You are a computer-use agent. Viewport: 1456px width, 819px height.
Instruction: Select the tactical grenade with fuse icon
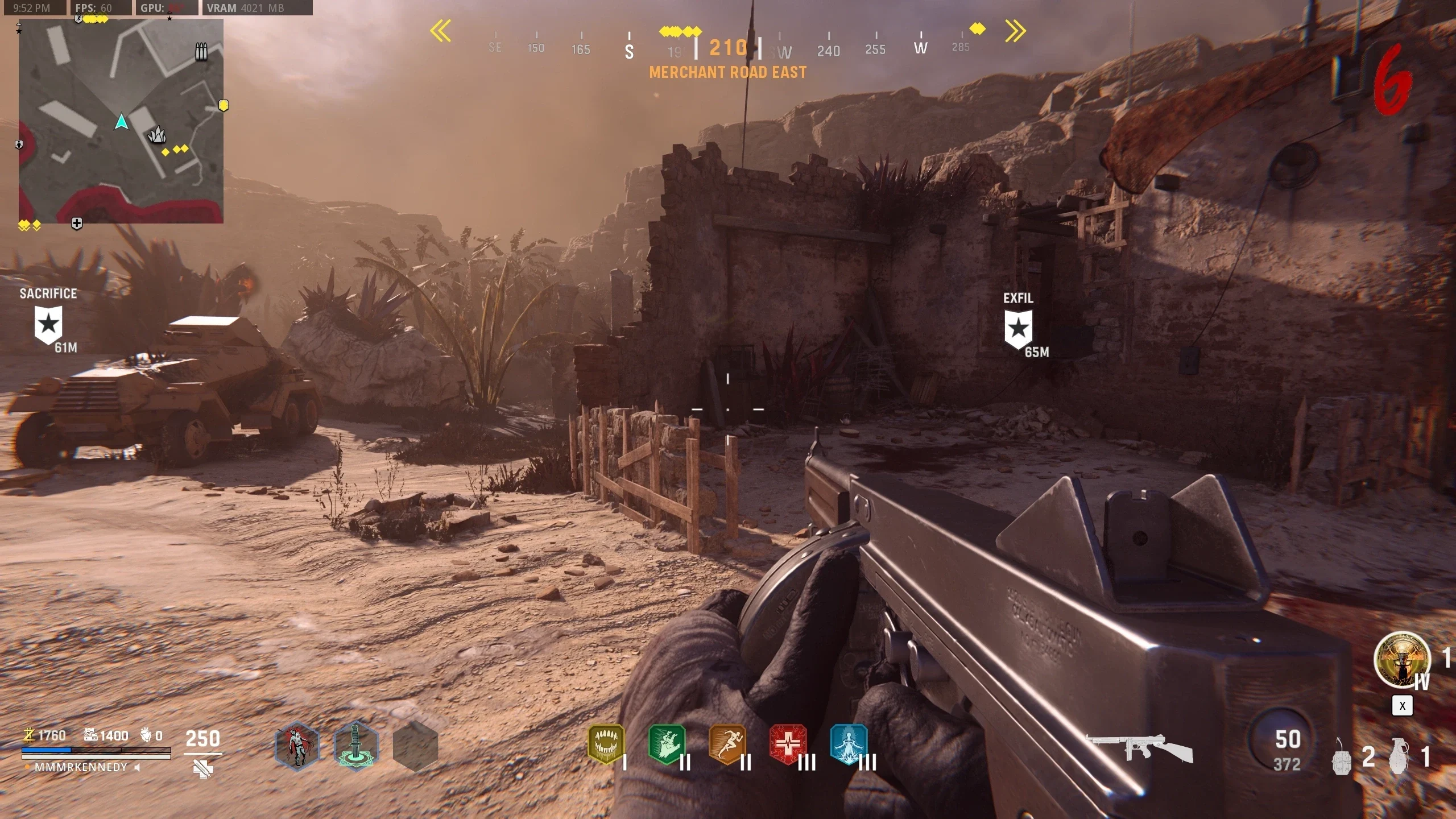point(1342,756)
